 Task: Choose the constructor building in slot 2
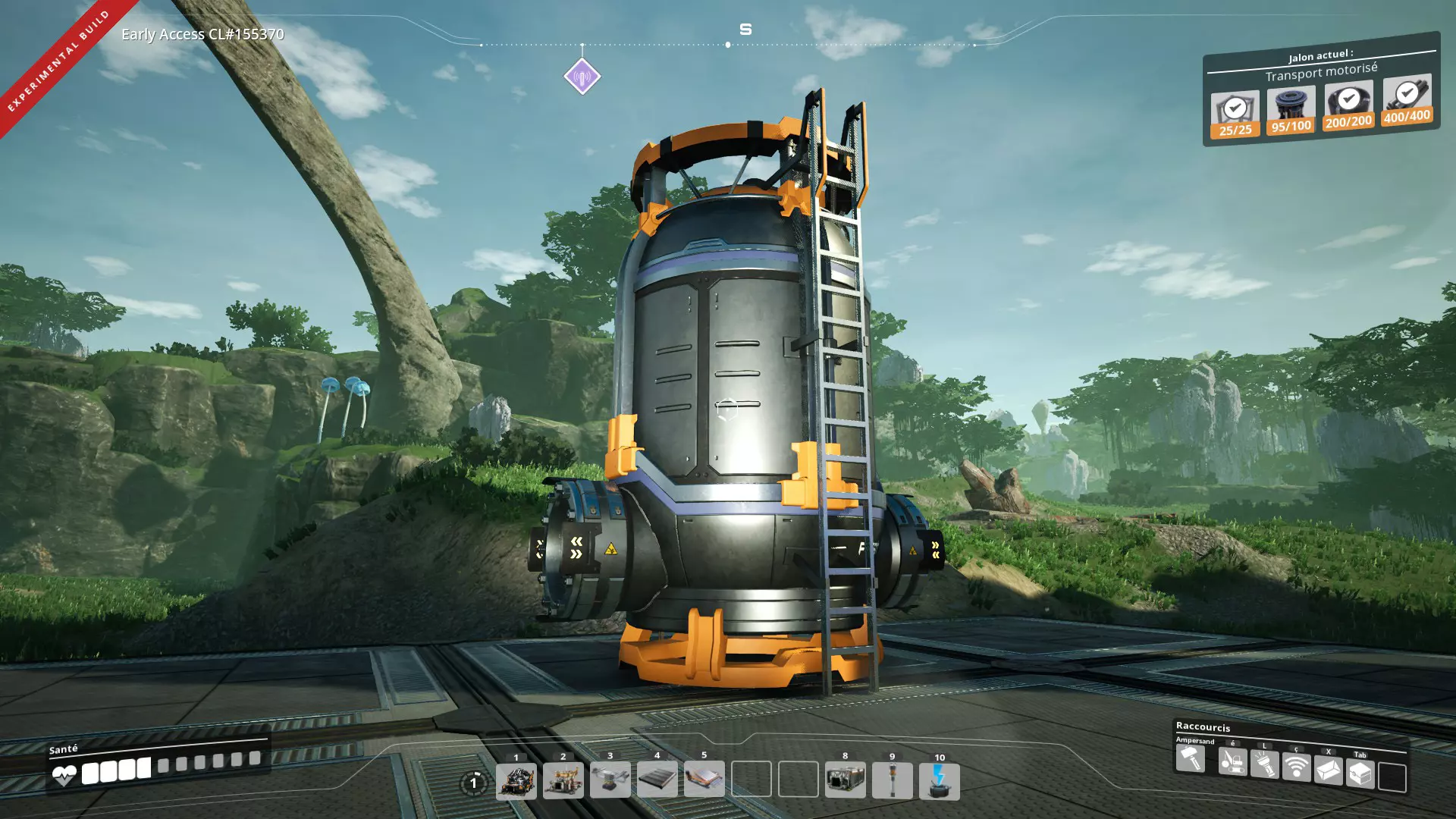pyautogui.click(x=563, y=781)
